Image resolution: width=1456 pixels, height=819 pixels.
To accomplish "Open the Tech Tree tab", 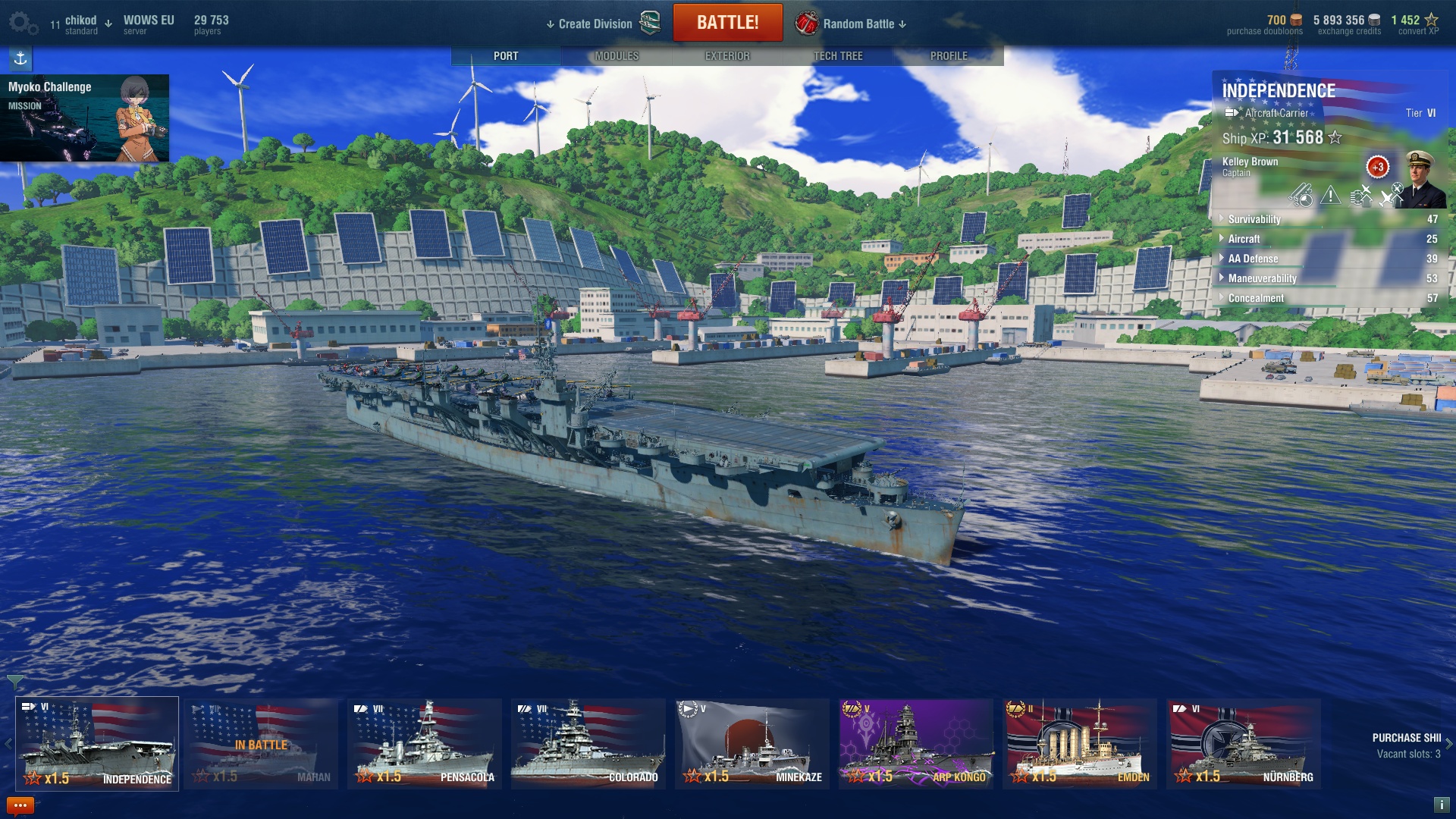I will (x=838, y=56).
